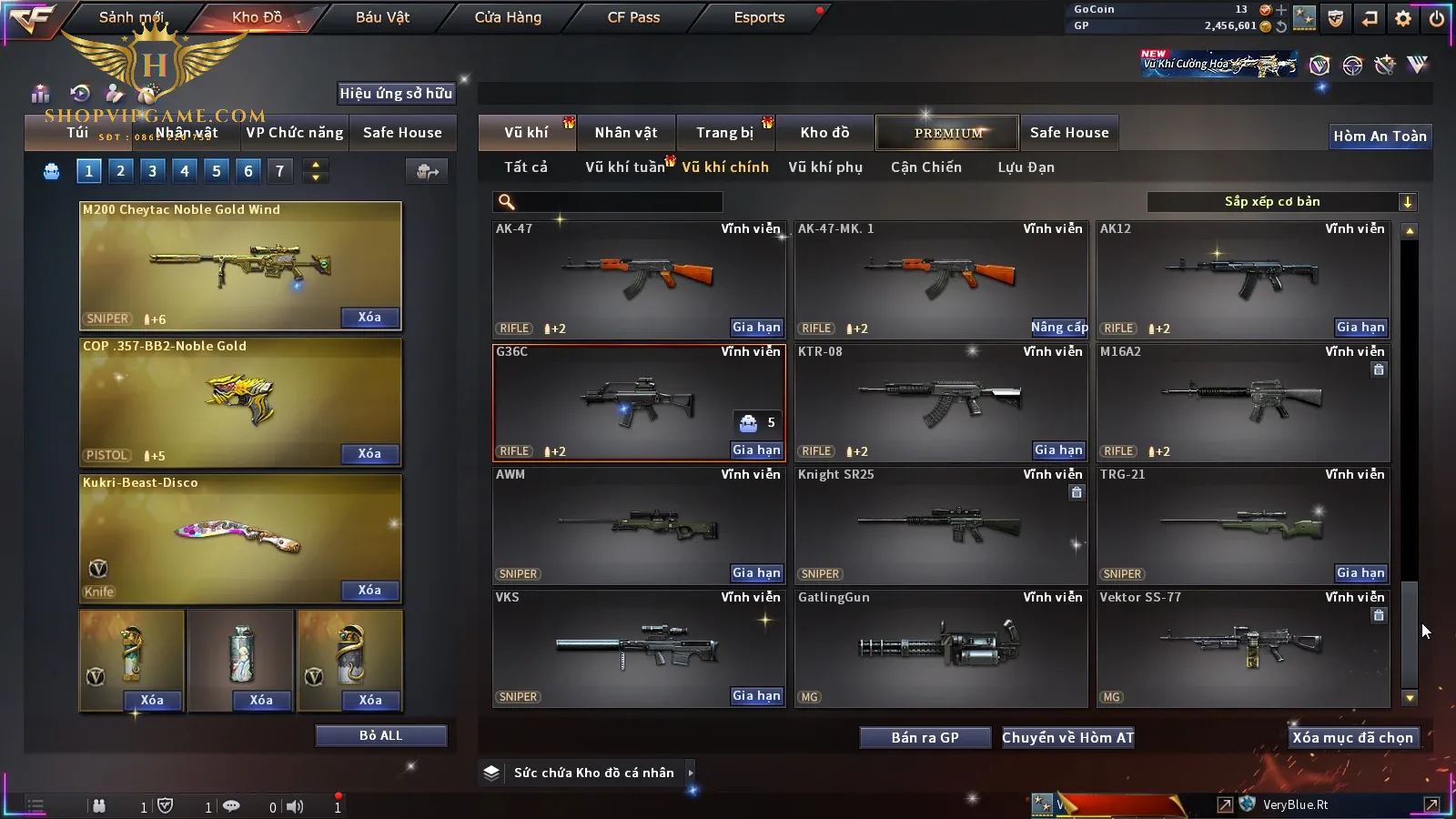Go to the Sảnh mới lobby
This screenshot has height=819, width=1456.
click(131, 17)
